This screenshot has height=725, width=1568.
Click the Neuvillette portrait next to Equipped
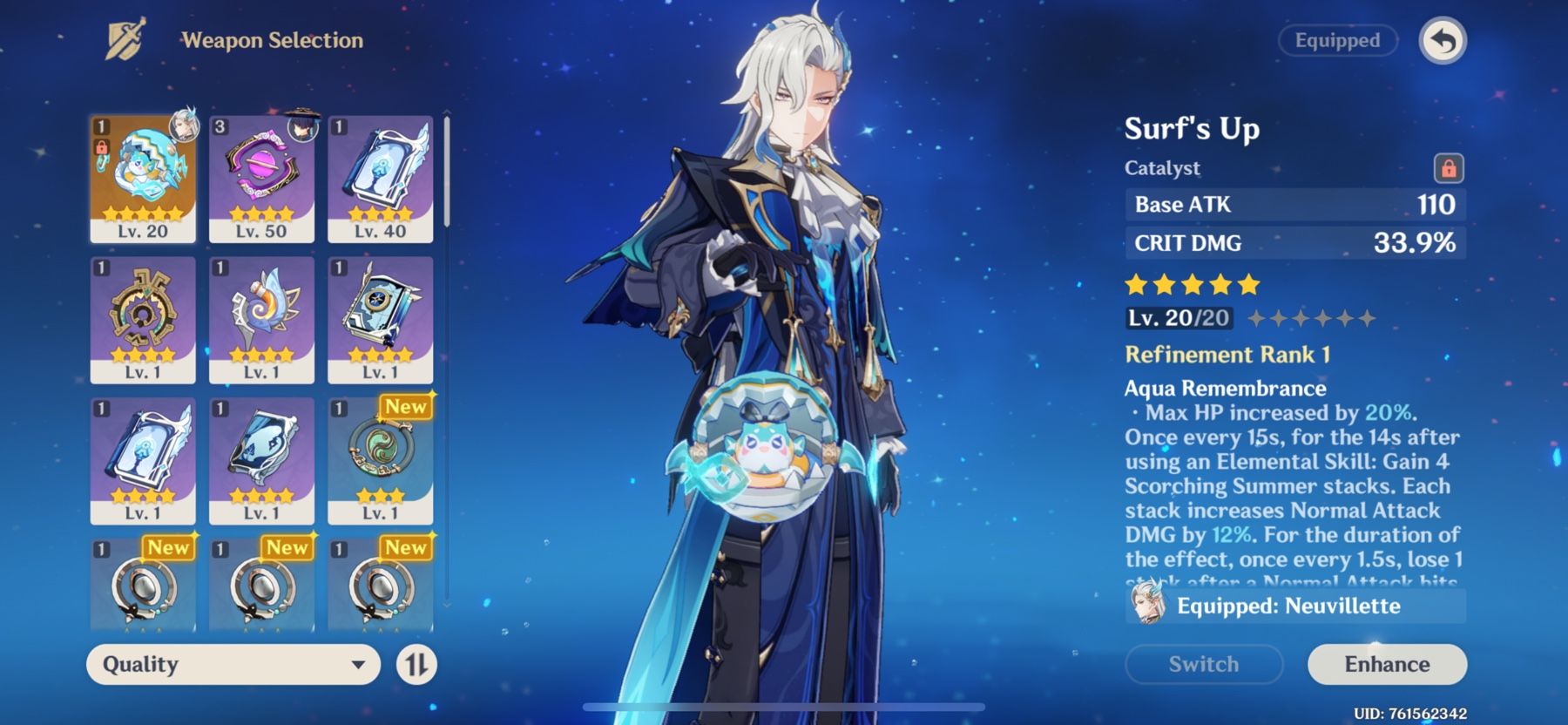(1150, 606)
